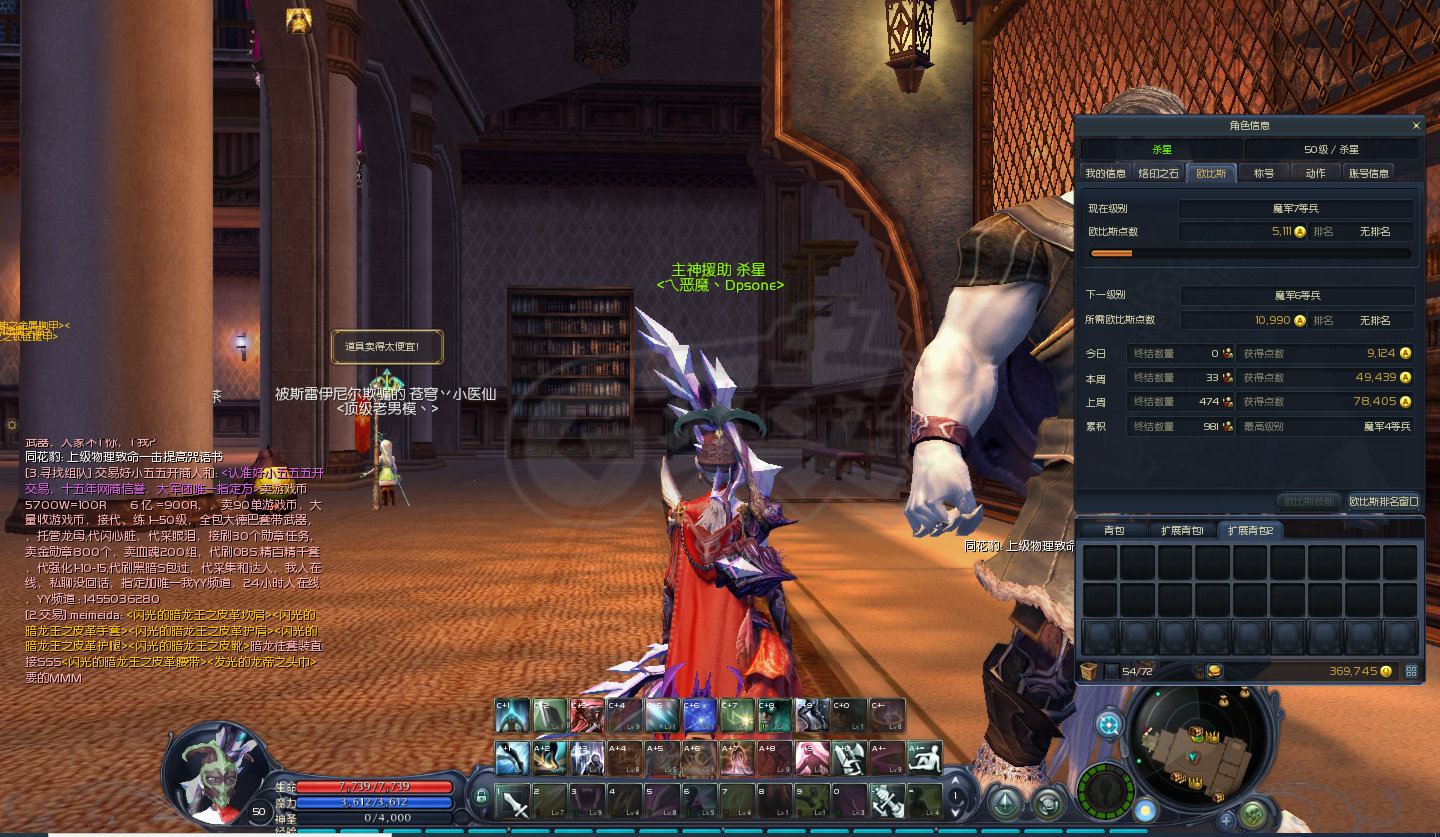Image resolution: width=1440 pixels, height=837 pixels.
Task: Activate the sword attack skill in slot 1
Action: [513, 800]
